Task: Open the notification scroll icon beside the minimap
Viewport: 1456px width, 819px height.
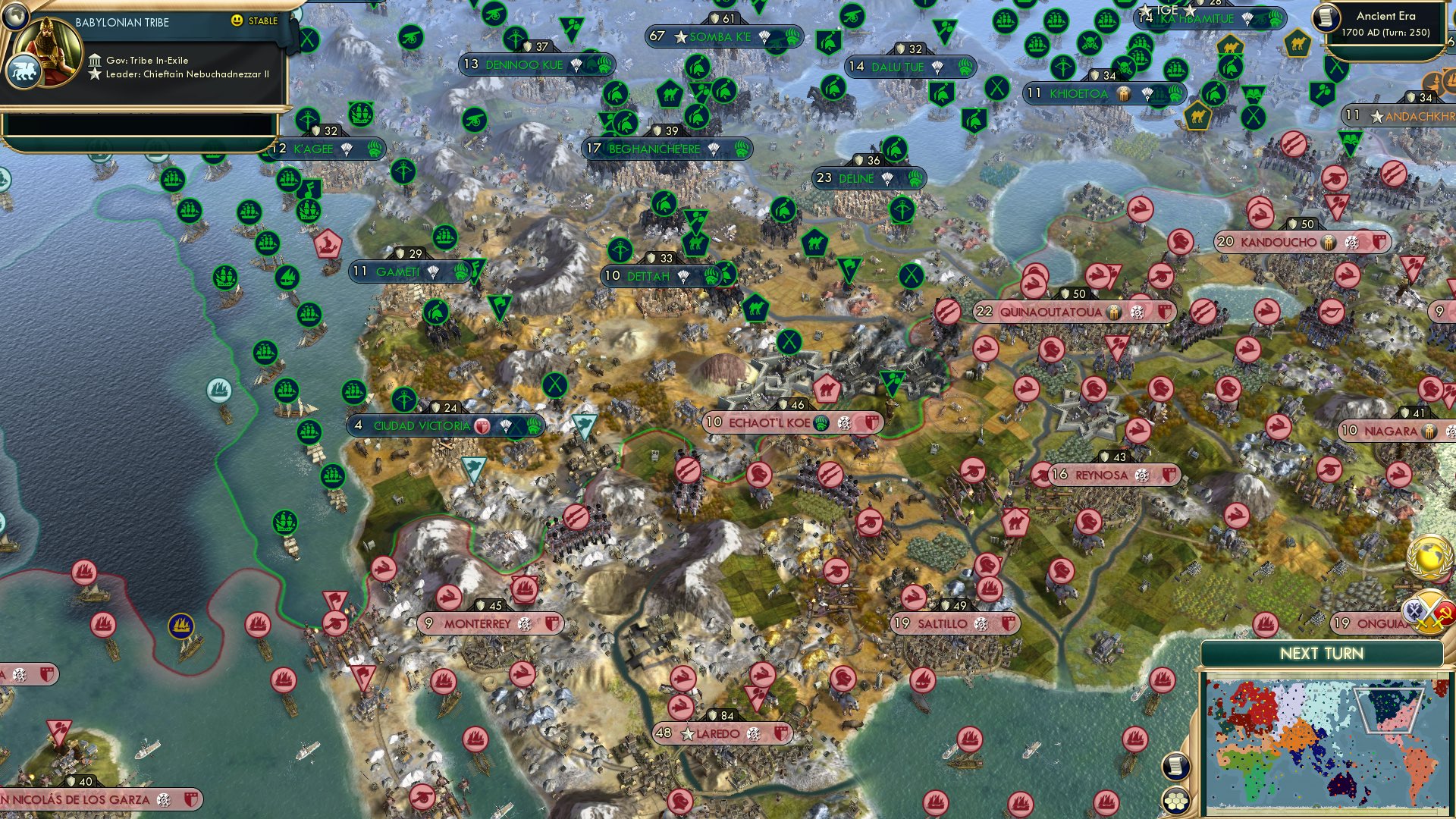Action: [1175, 767]
